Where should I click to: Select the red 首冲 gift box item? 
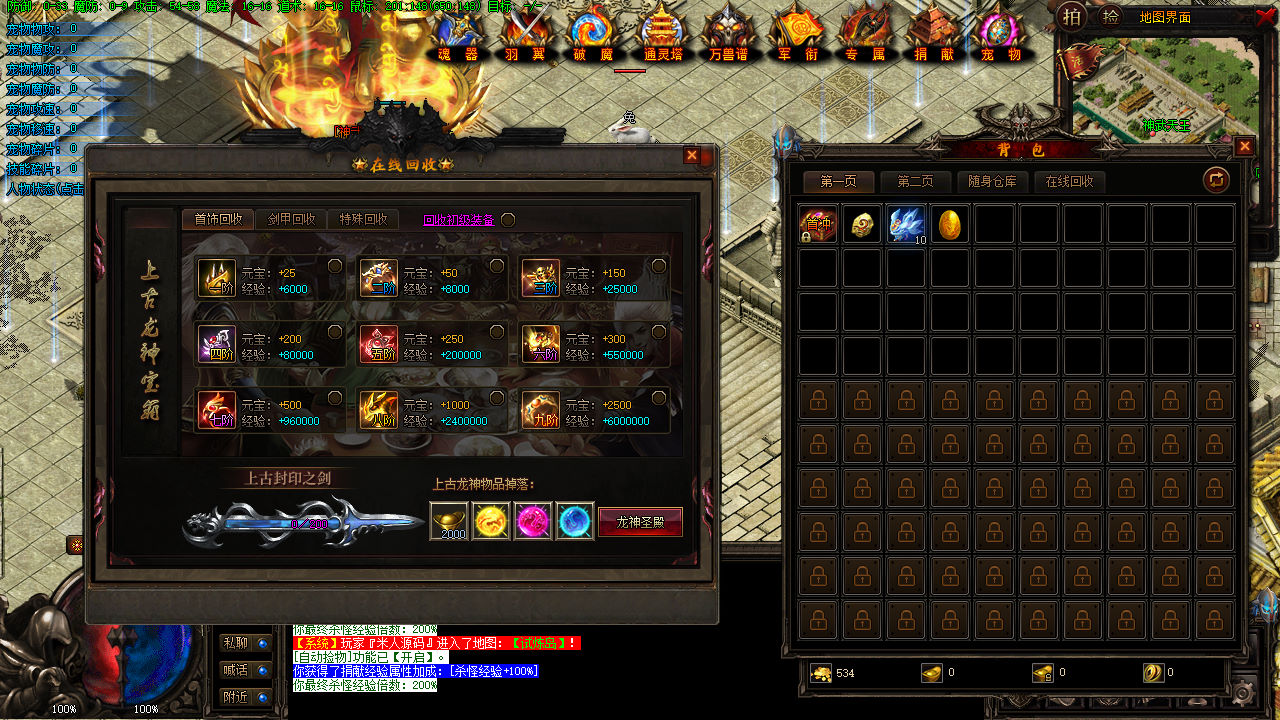[x=818, y=225]
